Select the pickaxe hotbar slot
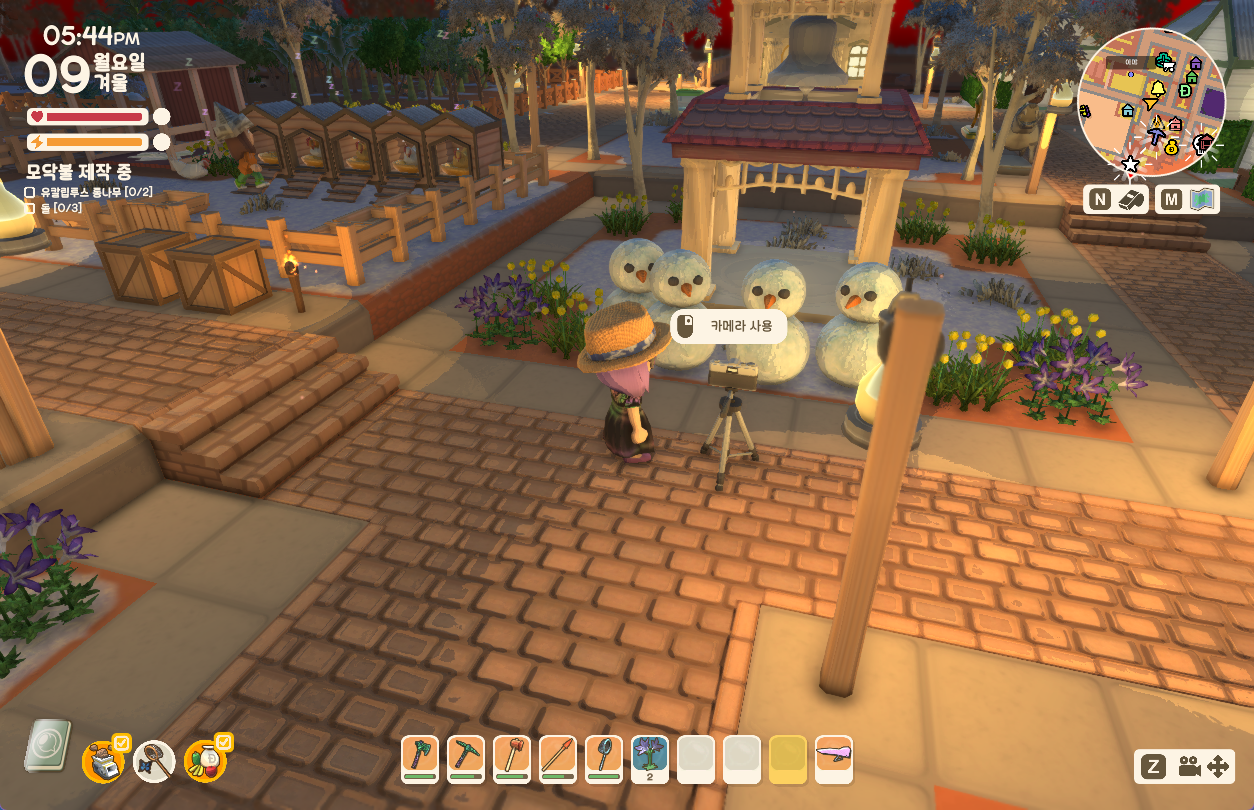This screenshot has width=1254, height=810. pyautogui.click(x=465, y=759)
